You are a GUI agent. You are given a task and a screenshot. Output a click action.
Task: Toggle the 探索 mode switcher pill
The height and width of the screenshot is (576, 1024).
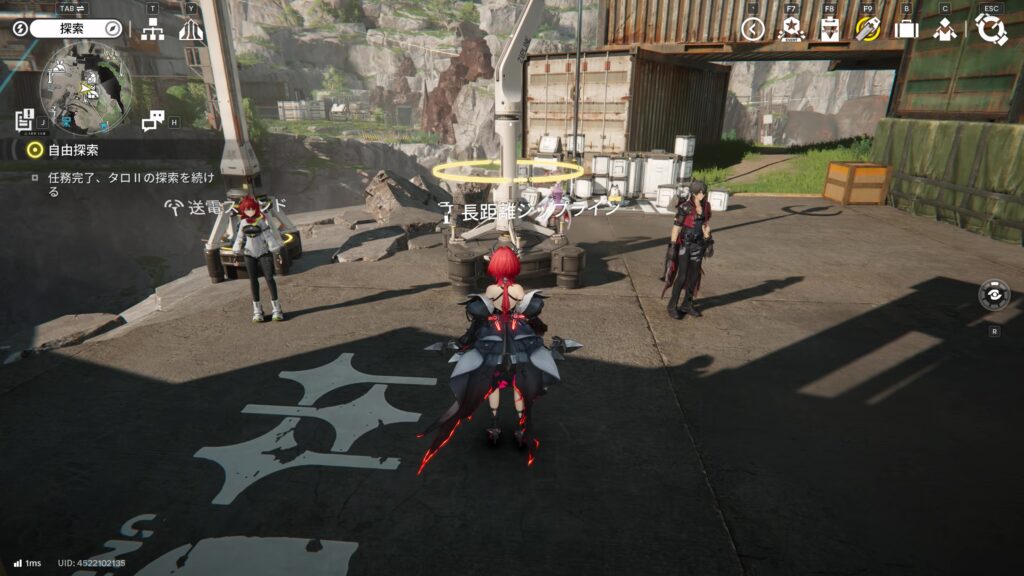(75, 29)
